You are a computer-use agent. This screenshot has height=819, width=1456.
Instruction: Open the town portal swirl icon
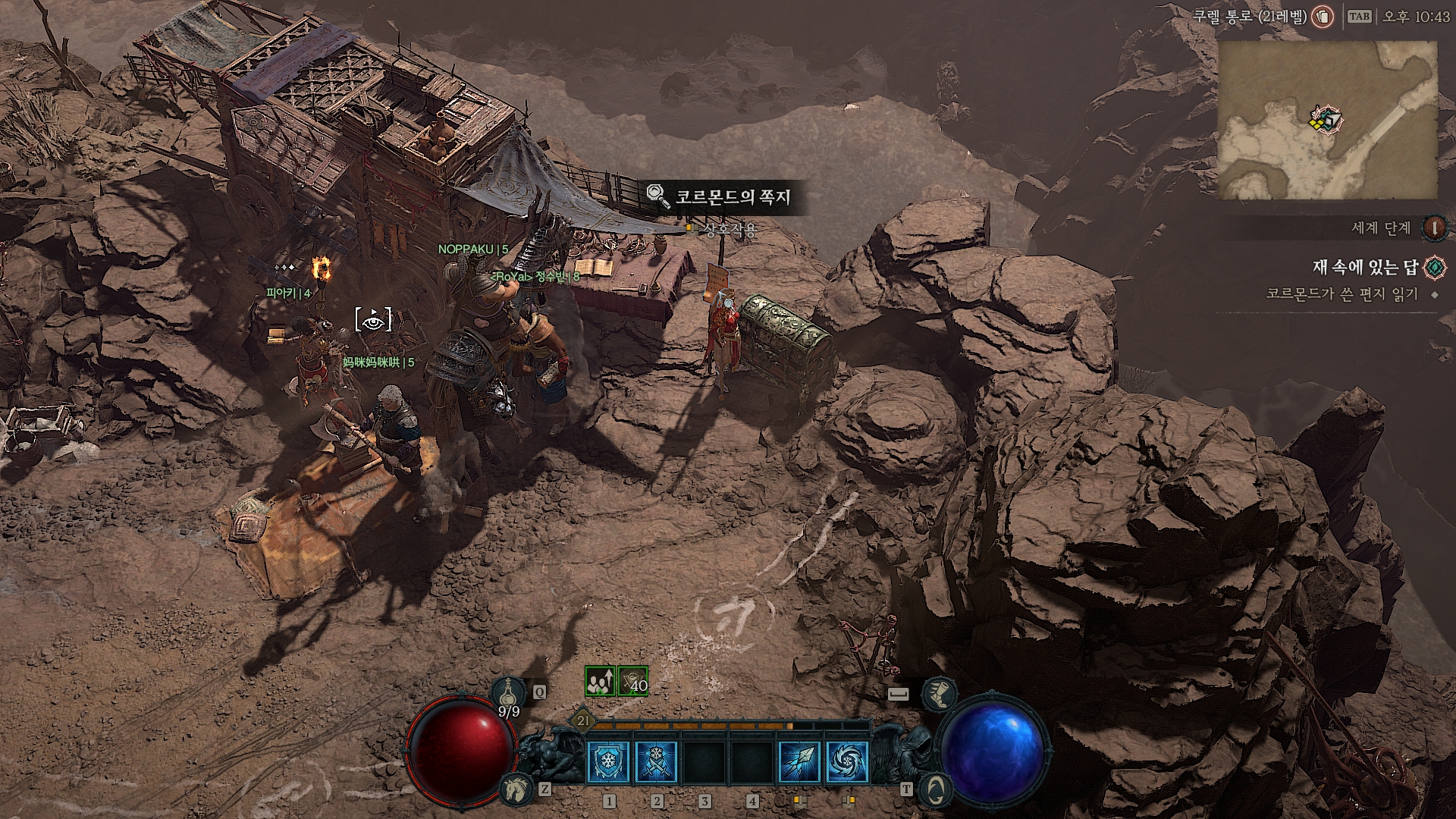pyautogui.click(x=934, y=789)
